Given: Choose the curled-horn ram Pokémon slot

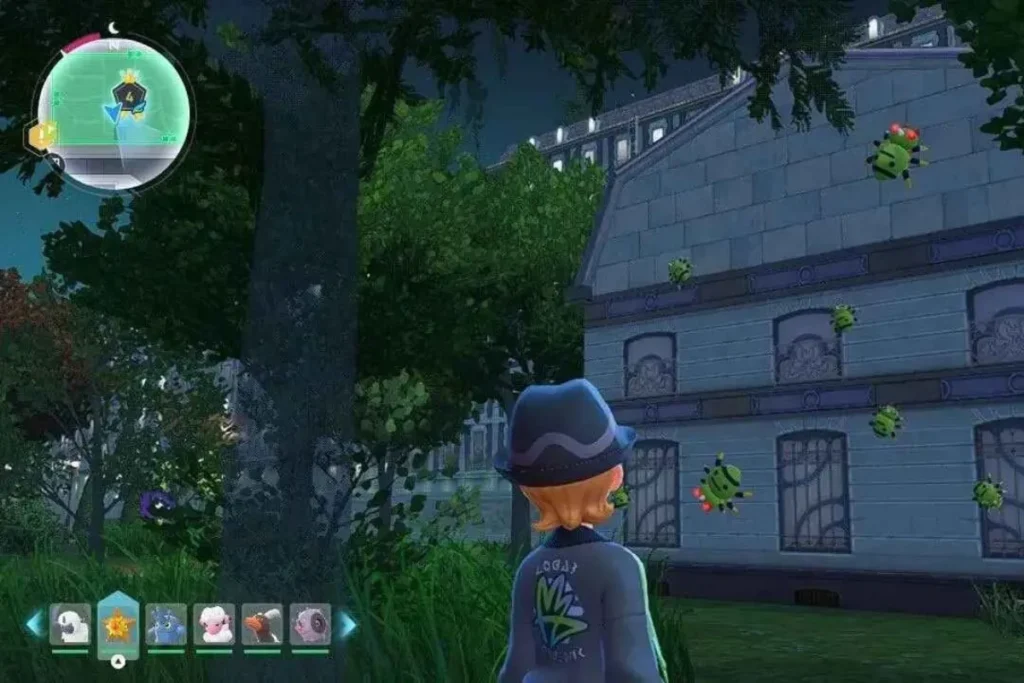Looking at the screenshot, I should point(310,624).
